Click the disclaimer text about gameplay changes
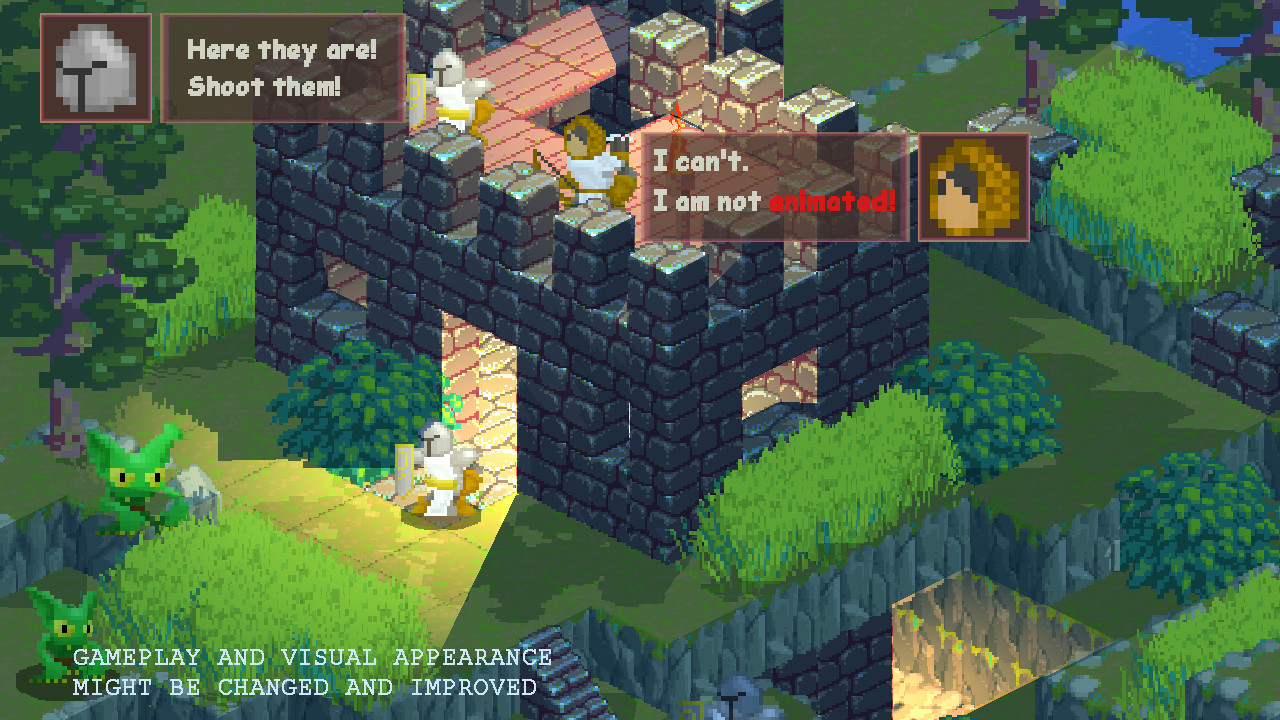 pos(300,672)
